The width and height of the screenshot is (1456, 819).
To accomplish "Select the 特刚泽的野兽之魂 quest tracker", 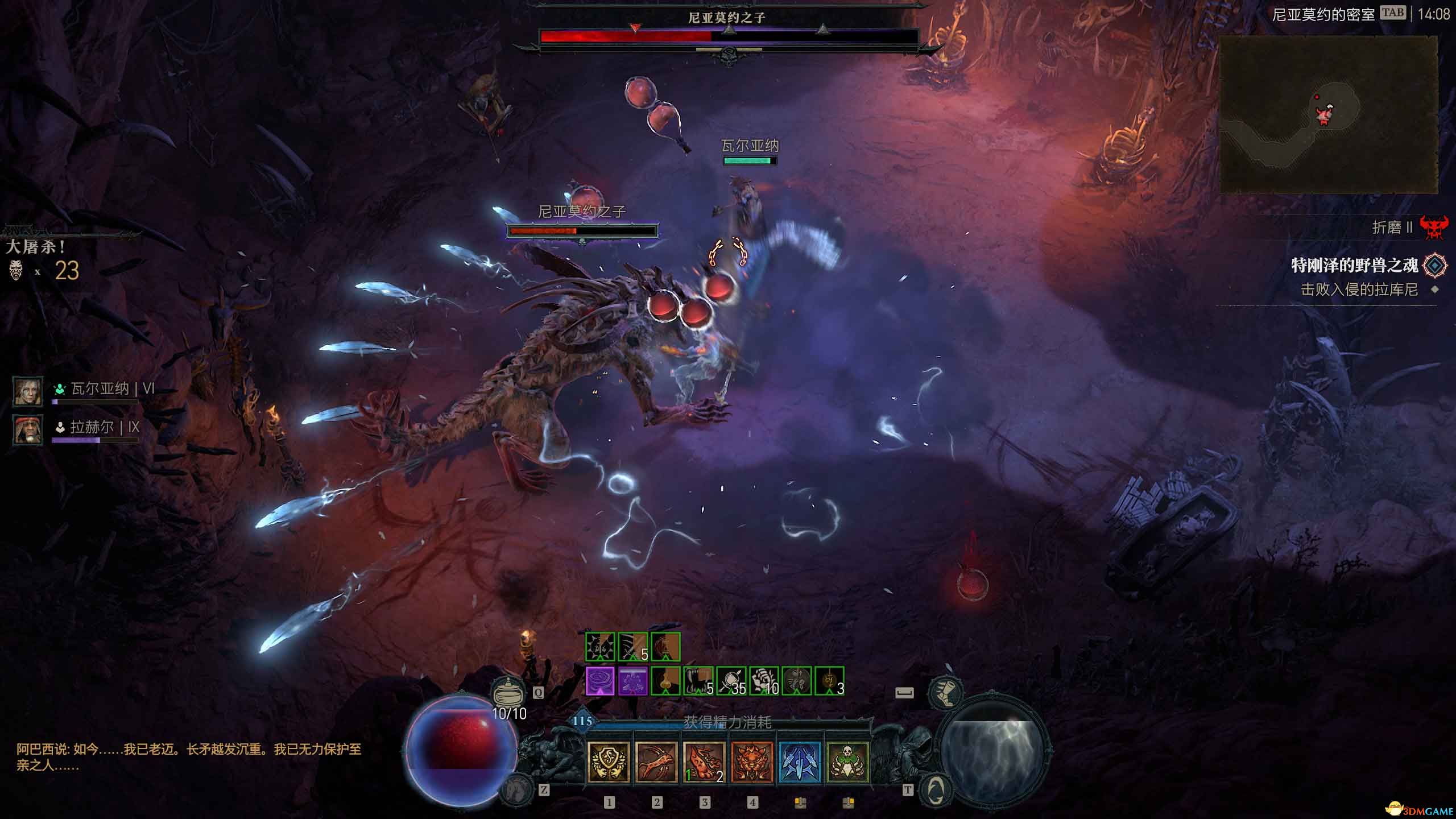I will 1354,266.
